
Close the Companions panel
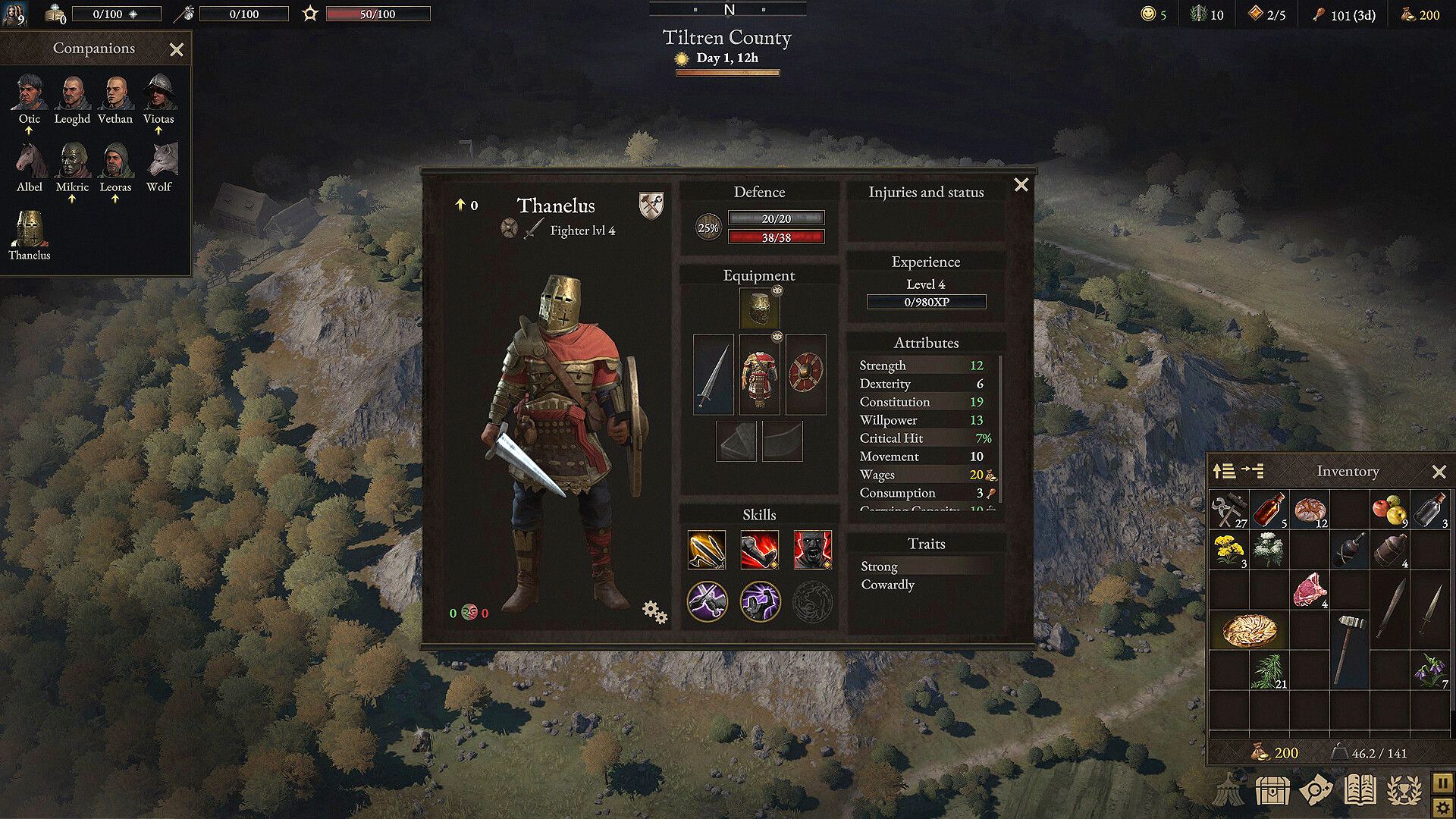point(177,49)
